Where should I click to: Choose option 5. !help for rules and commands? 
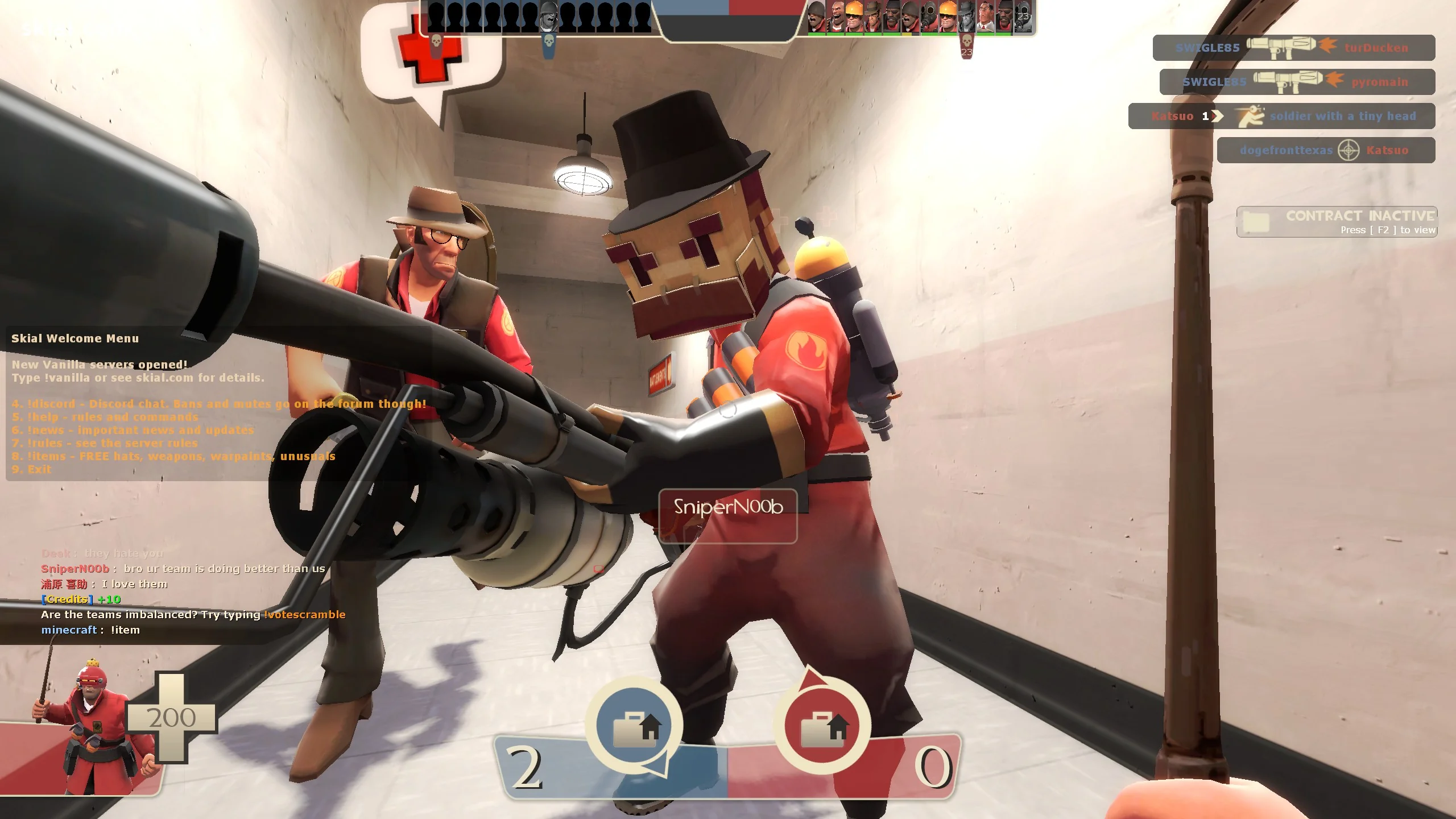(x=105, y=417)
